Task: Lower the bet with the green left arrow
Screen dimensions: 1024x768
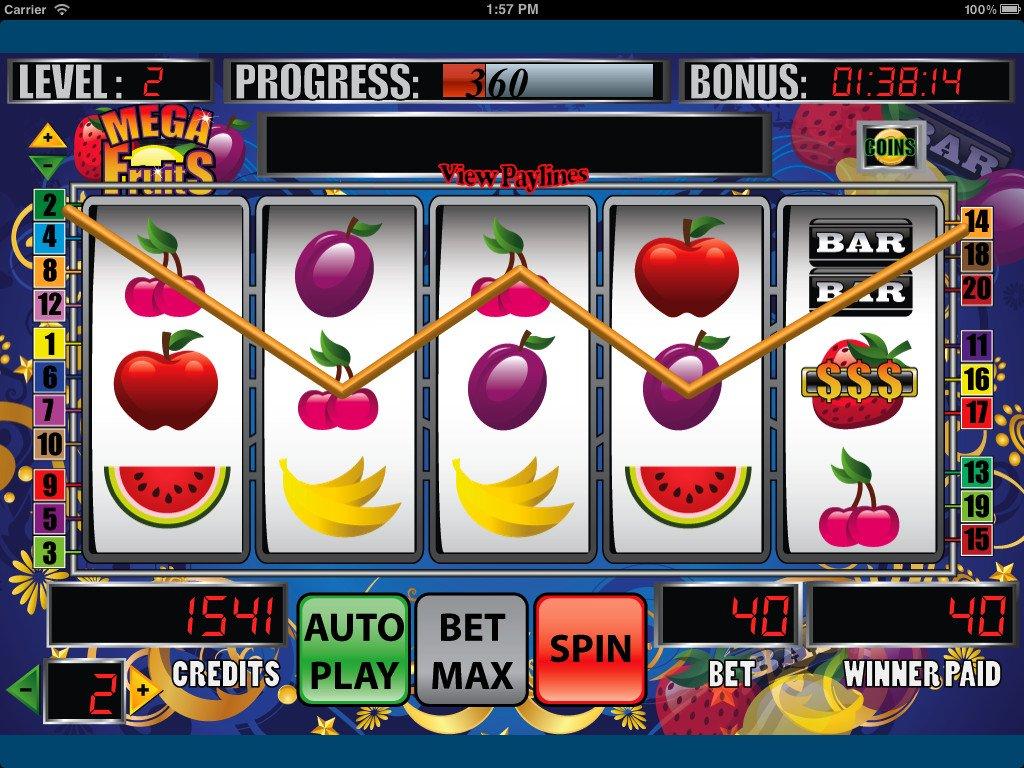Action: pyautogui.click(x=24, y=689)
